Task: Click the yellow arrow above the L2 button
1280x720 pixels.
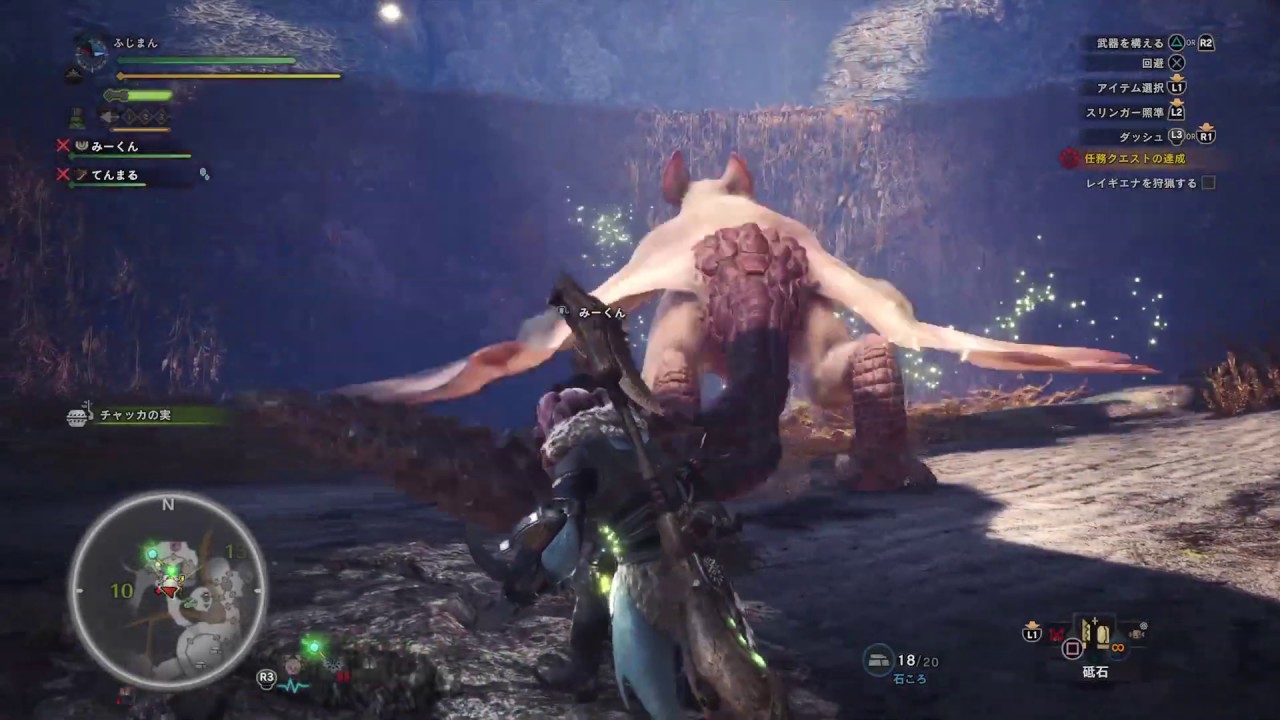Action: click(x=1177, y=102)
